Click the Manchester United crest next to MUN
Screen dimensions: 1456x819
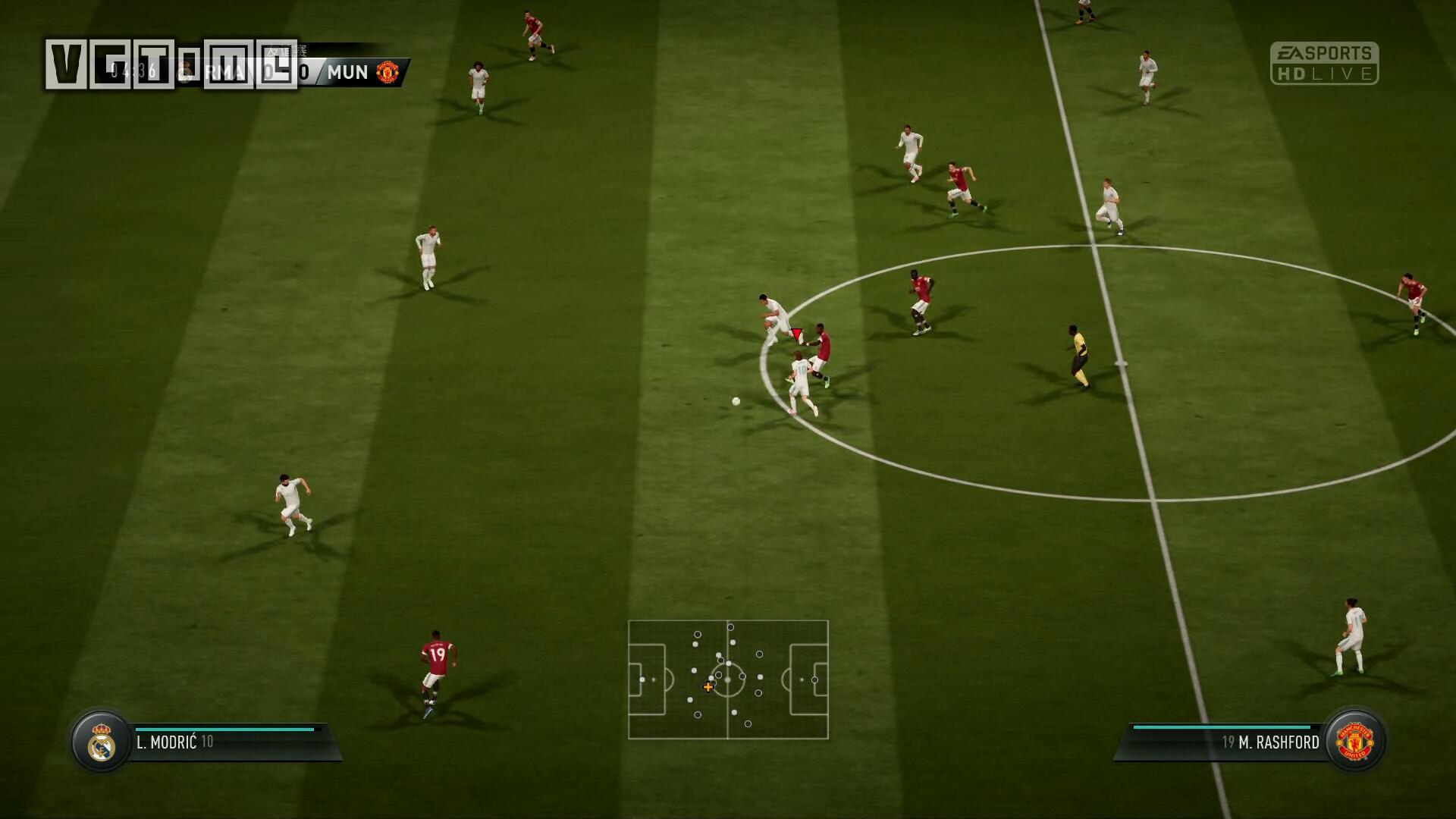387,73
